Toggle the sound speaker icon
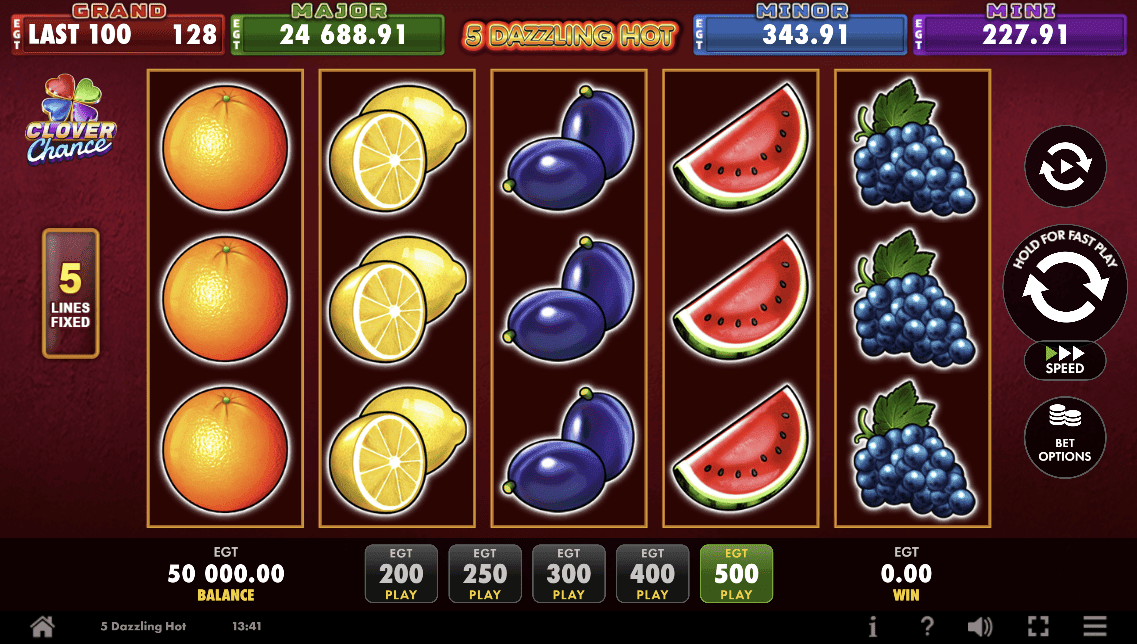 [980, 627]
